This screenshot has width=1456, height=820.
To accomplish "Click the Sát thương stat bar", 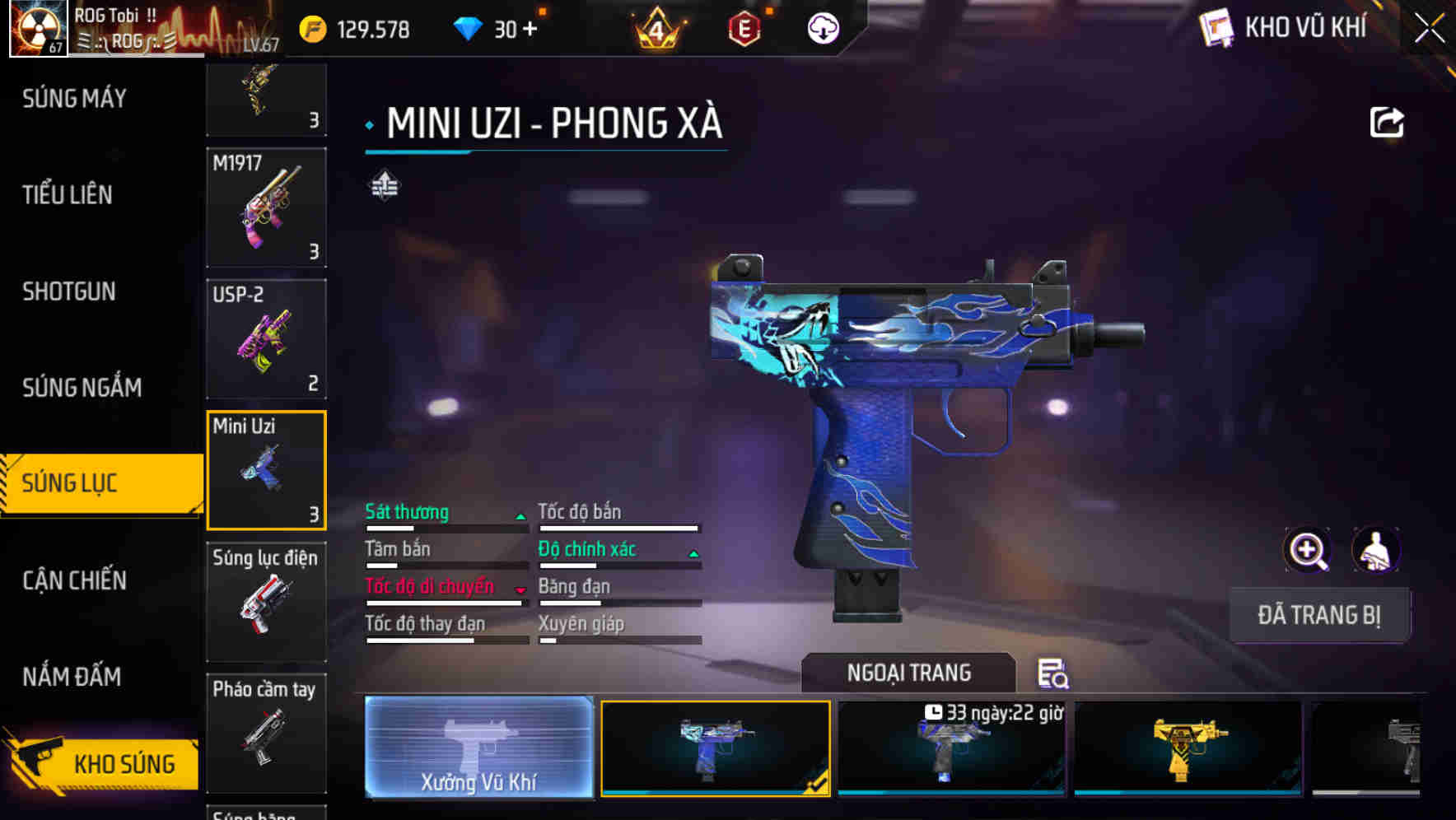I will 445,519.
